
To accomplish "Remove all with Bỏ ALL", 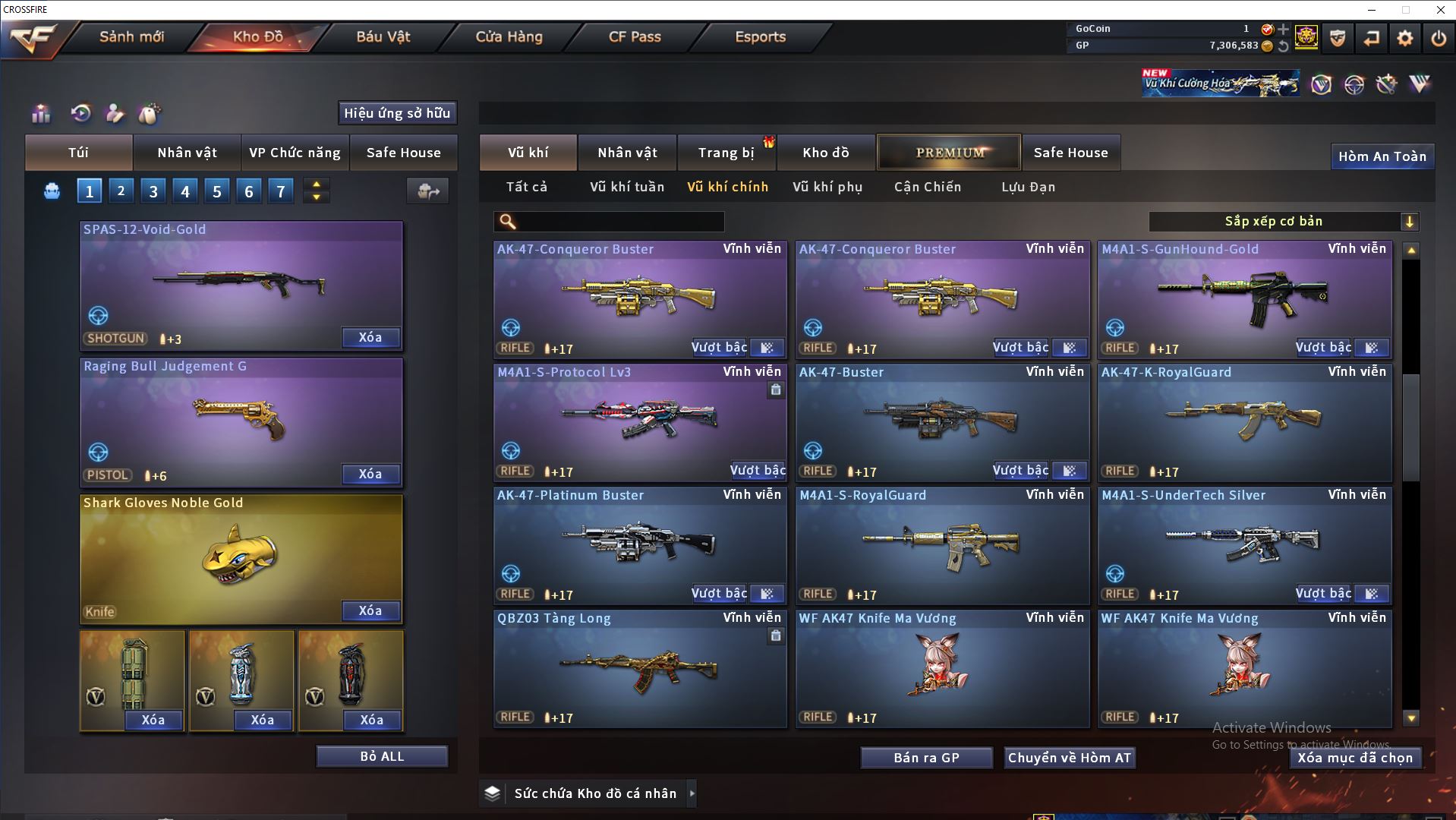I will (x=382, y=756).
